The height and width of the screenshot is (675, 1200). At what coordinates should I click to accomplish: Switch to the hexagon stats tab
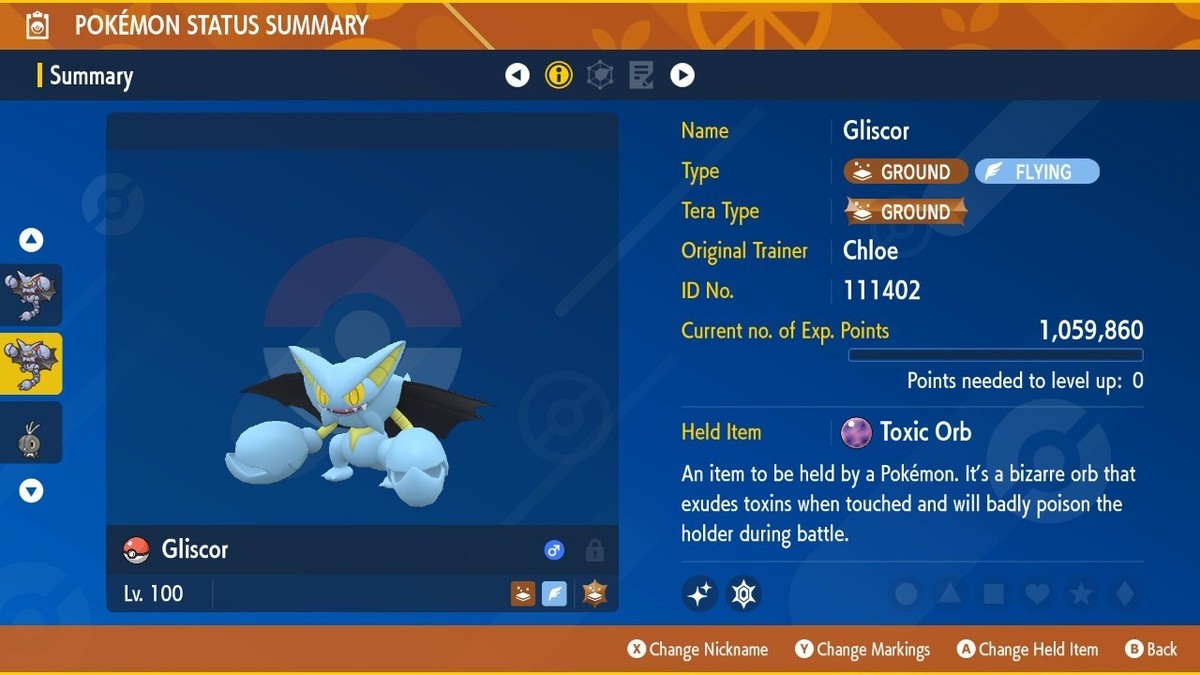click(x=600, y=75)
